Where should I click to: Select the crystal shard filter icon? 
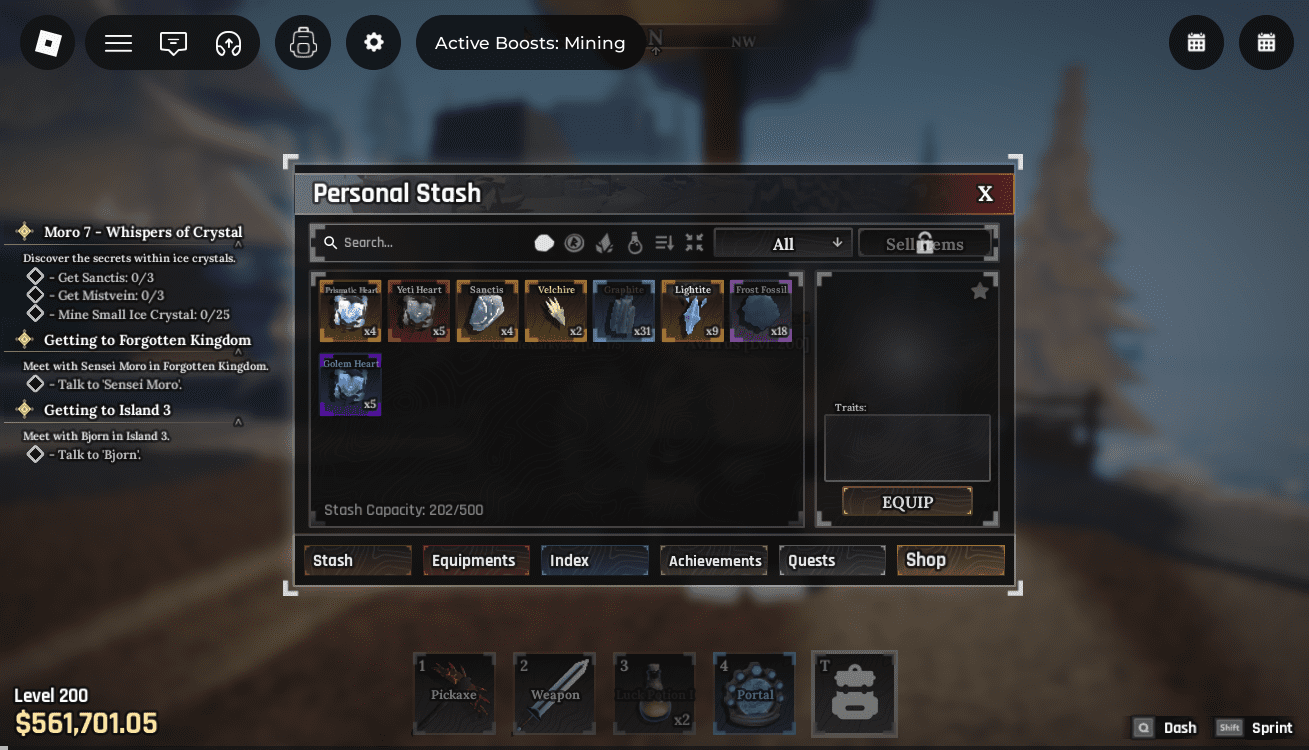click(604, 242)
